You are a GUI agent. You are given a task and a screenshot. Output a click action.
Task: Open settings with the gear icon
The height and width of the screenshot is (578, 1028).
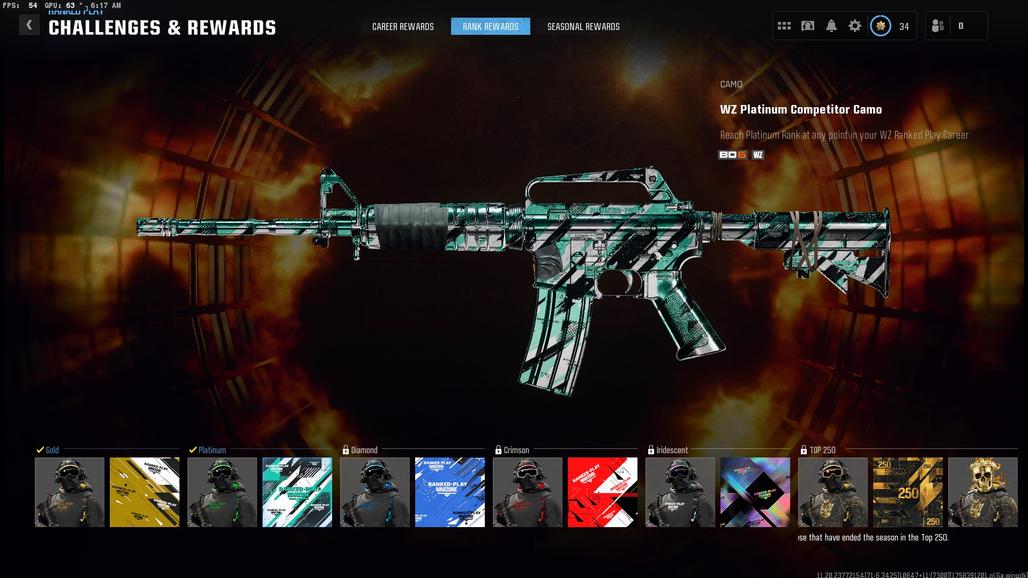855,26
